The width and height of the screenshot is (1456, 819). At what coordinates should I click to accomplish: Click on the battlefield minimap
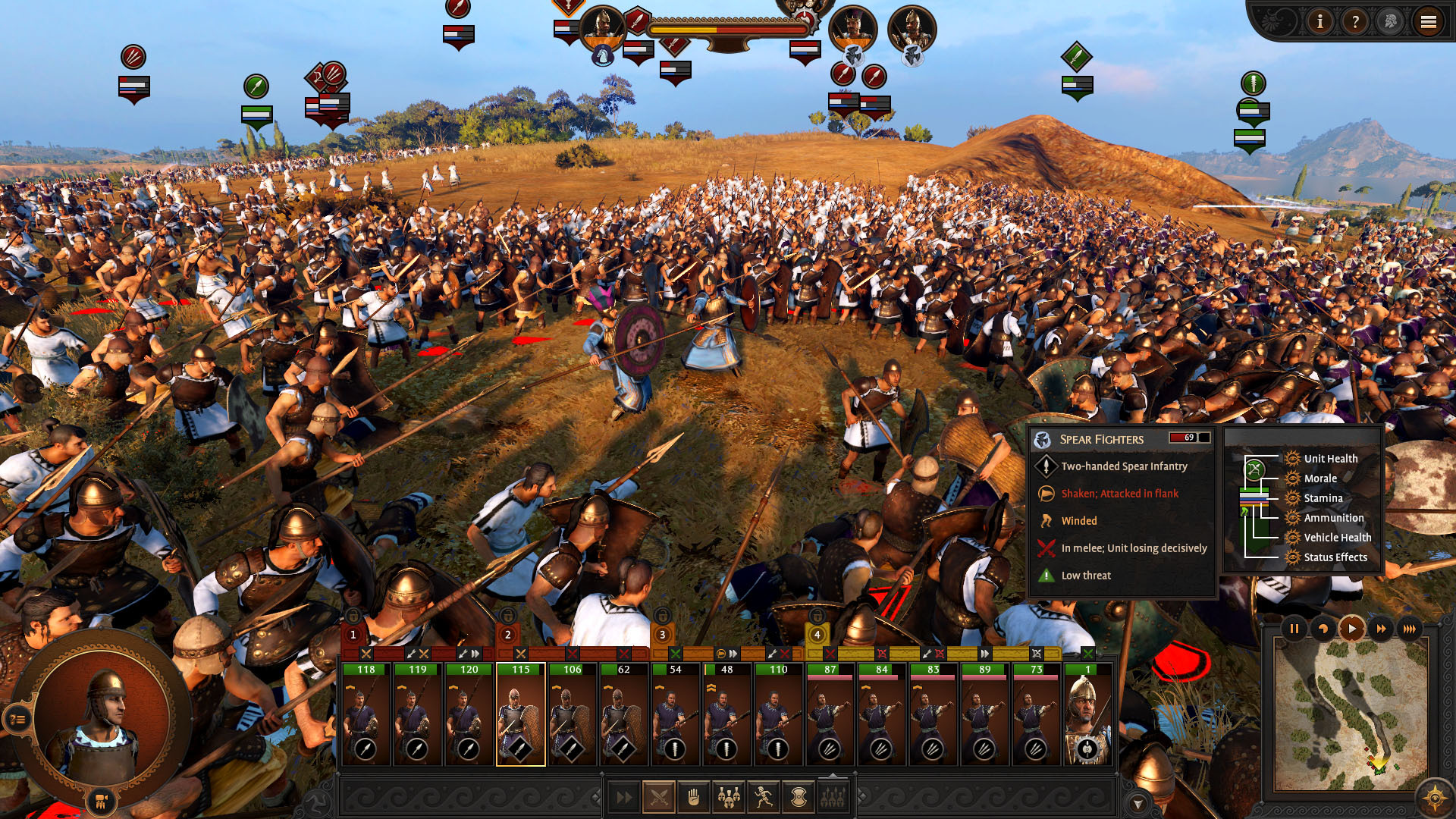point(1350,713)
